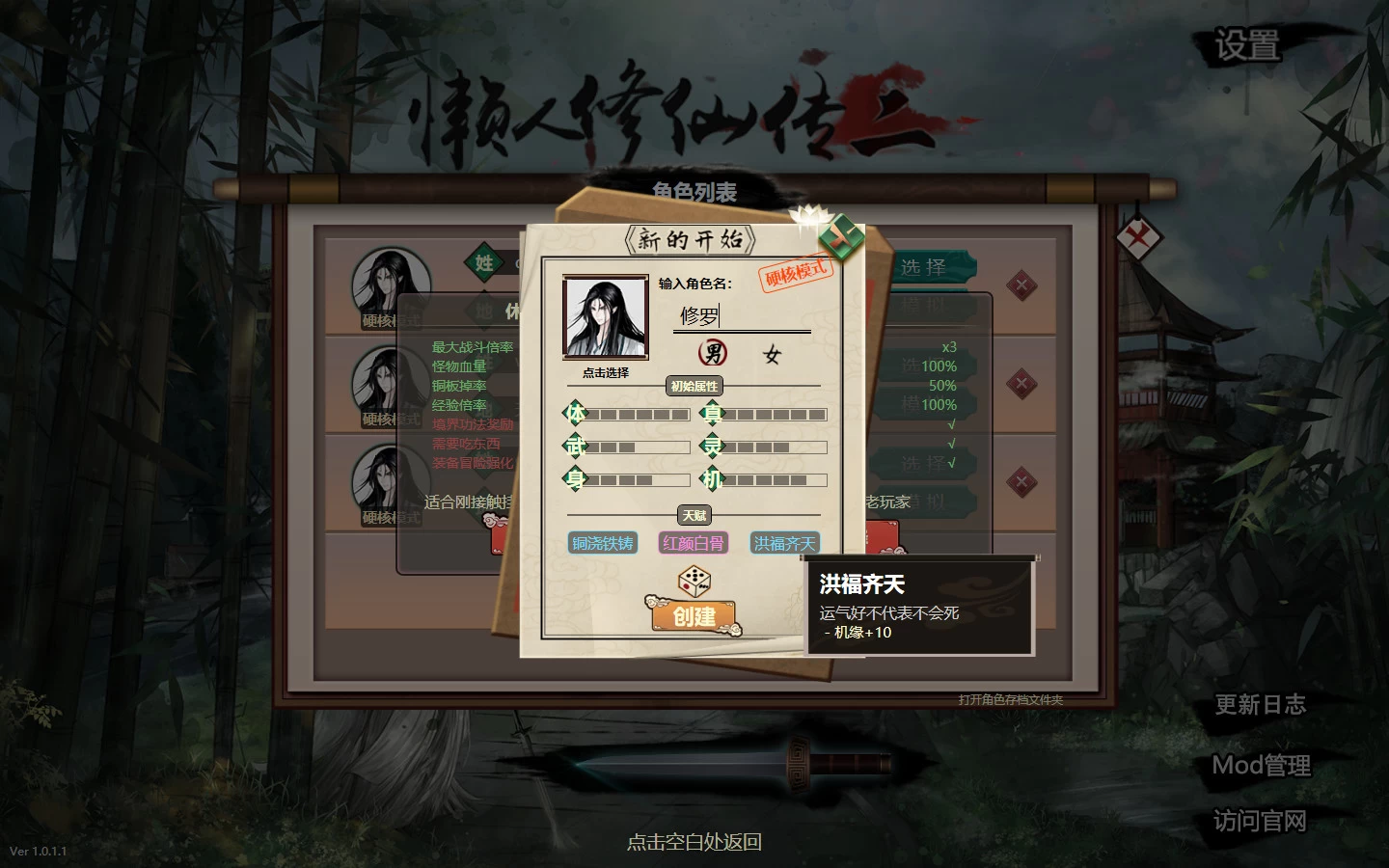The height and width of the screenshot is (868, 1389).
Task: Delete the bottom character slot with red X
Action: click(1021, 481)
